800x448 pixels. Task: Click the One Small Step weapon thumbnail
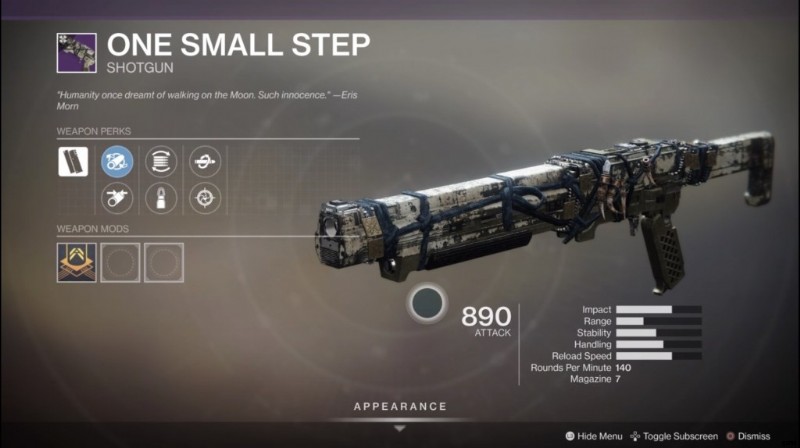tap(76, 53)
